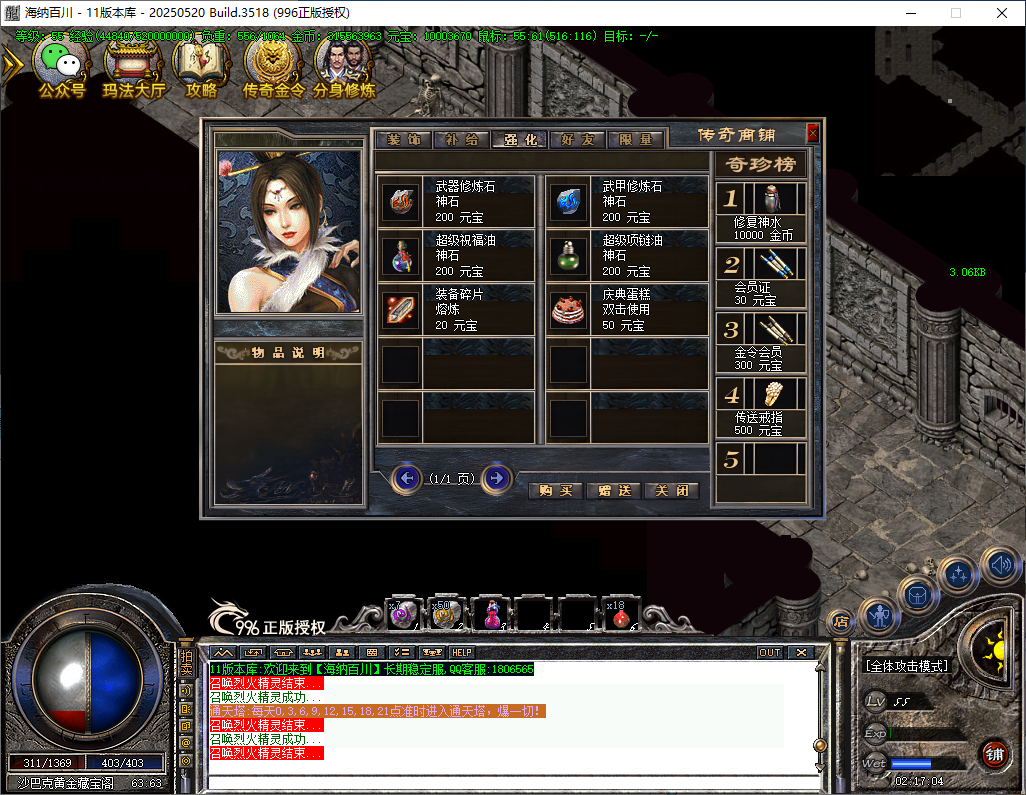Open the 攻略 guide icon
This screenshot has width=1026, height=795.
click(201, 68)
